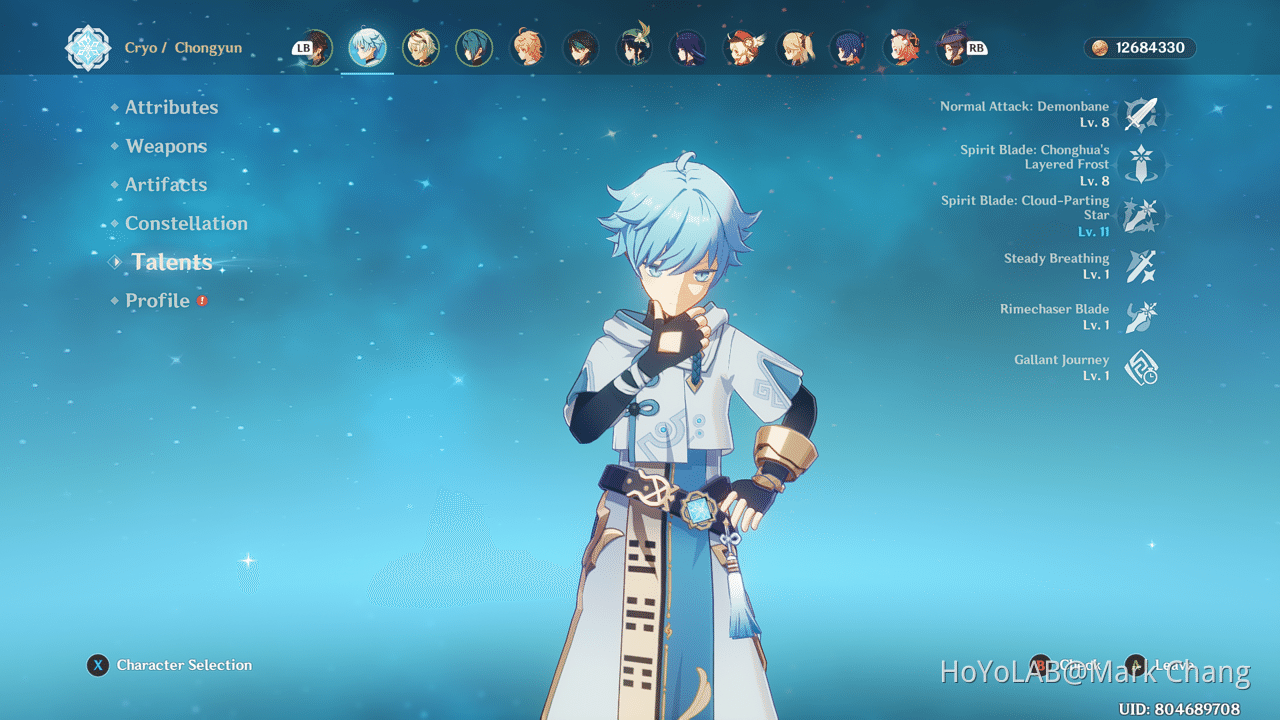The width and height of the screenshot is (1280, 720).
Task: Open the Weapons section
Action: [166, 146]
